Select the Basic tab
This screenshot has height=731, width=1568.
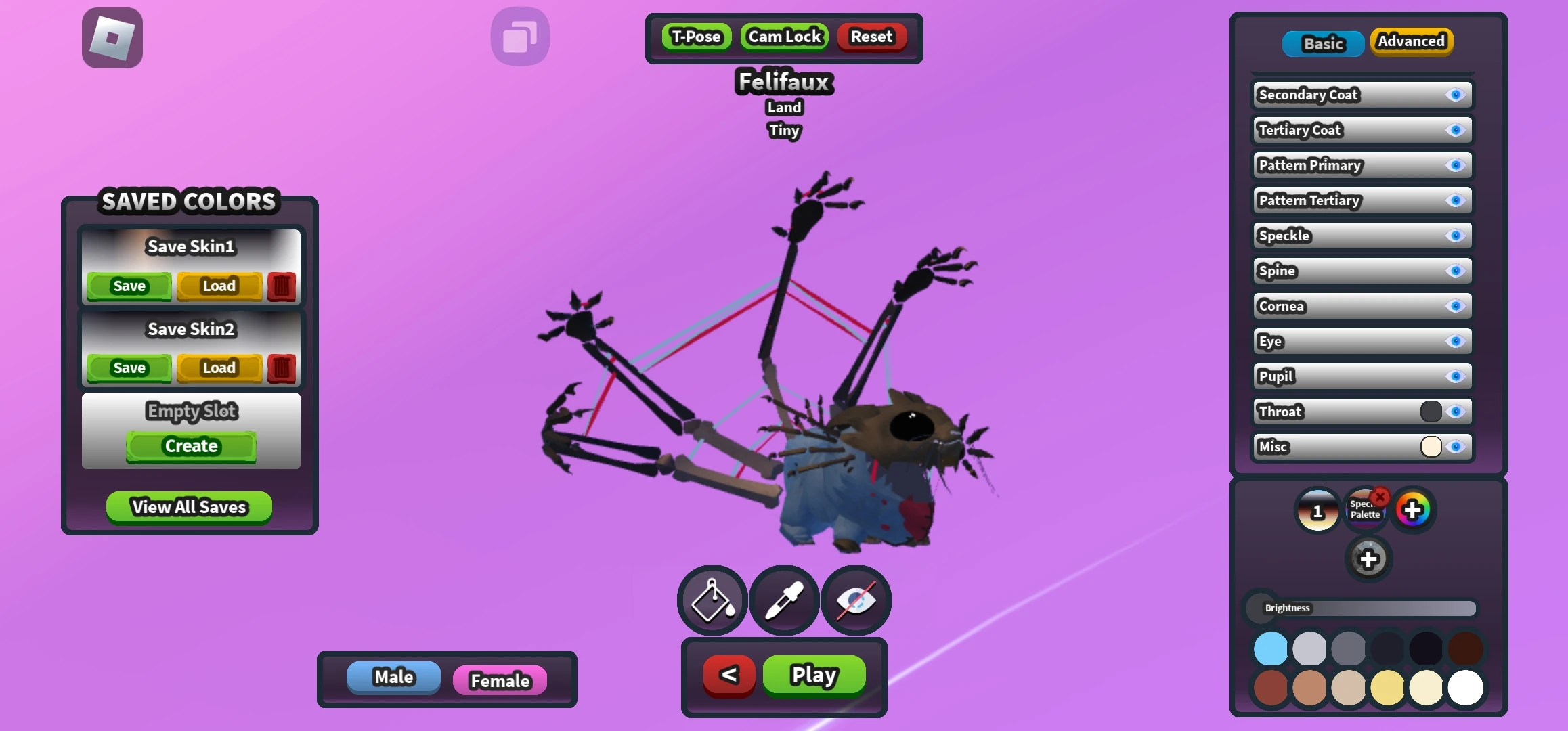click(1323, 43)
